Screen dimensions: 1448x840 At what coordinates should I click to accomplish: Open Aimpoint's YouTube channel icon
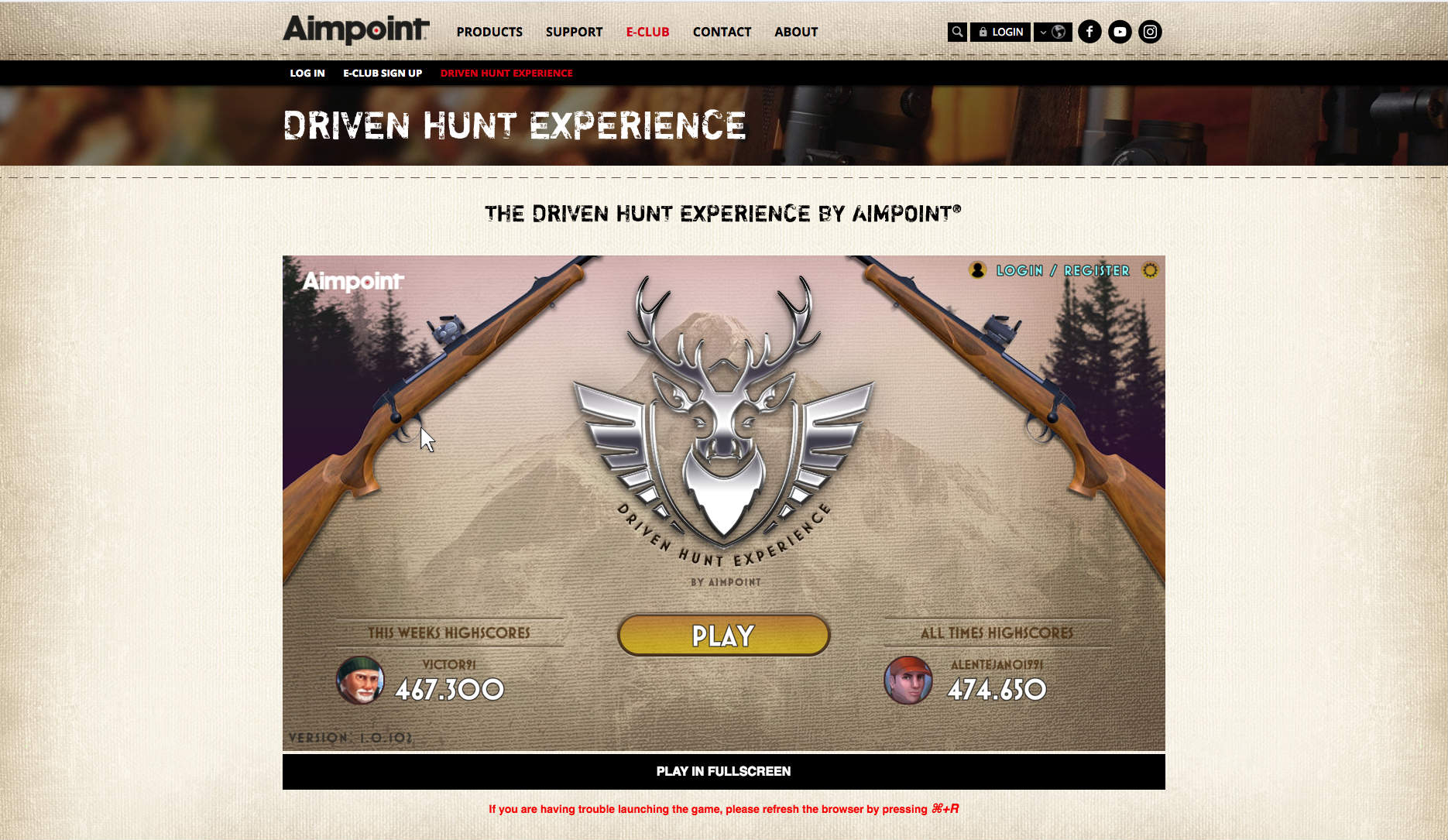point(1120,32)
